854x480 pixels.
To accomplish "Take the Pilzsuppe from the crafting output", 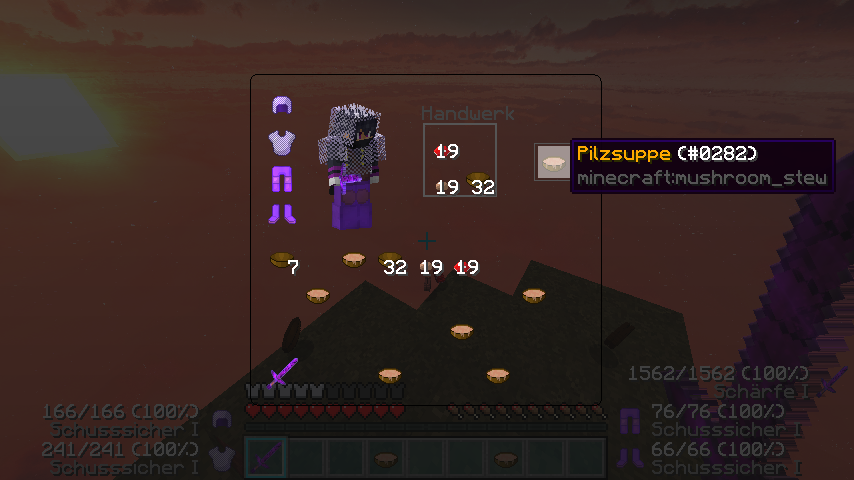I will pyautogui.click(x=552, y=161).
